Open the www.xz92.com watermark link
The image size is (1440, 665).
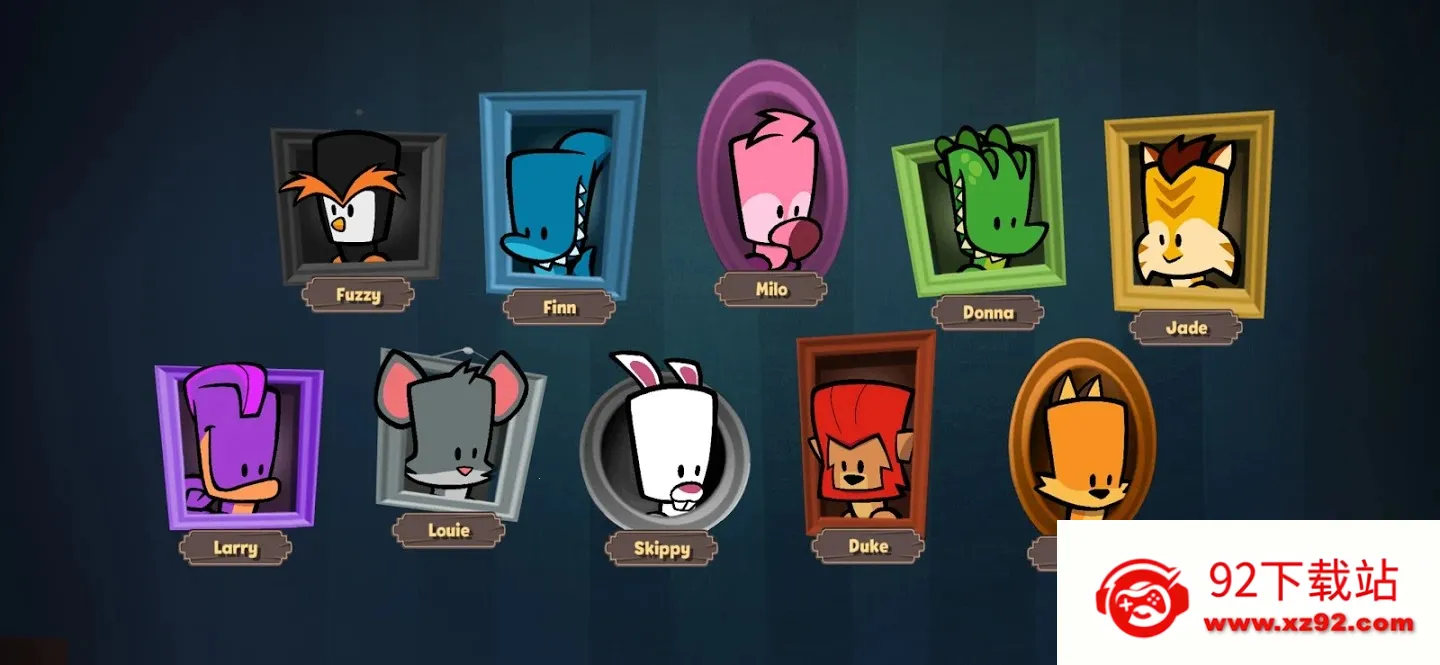(1309, 624)
